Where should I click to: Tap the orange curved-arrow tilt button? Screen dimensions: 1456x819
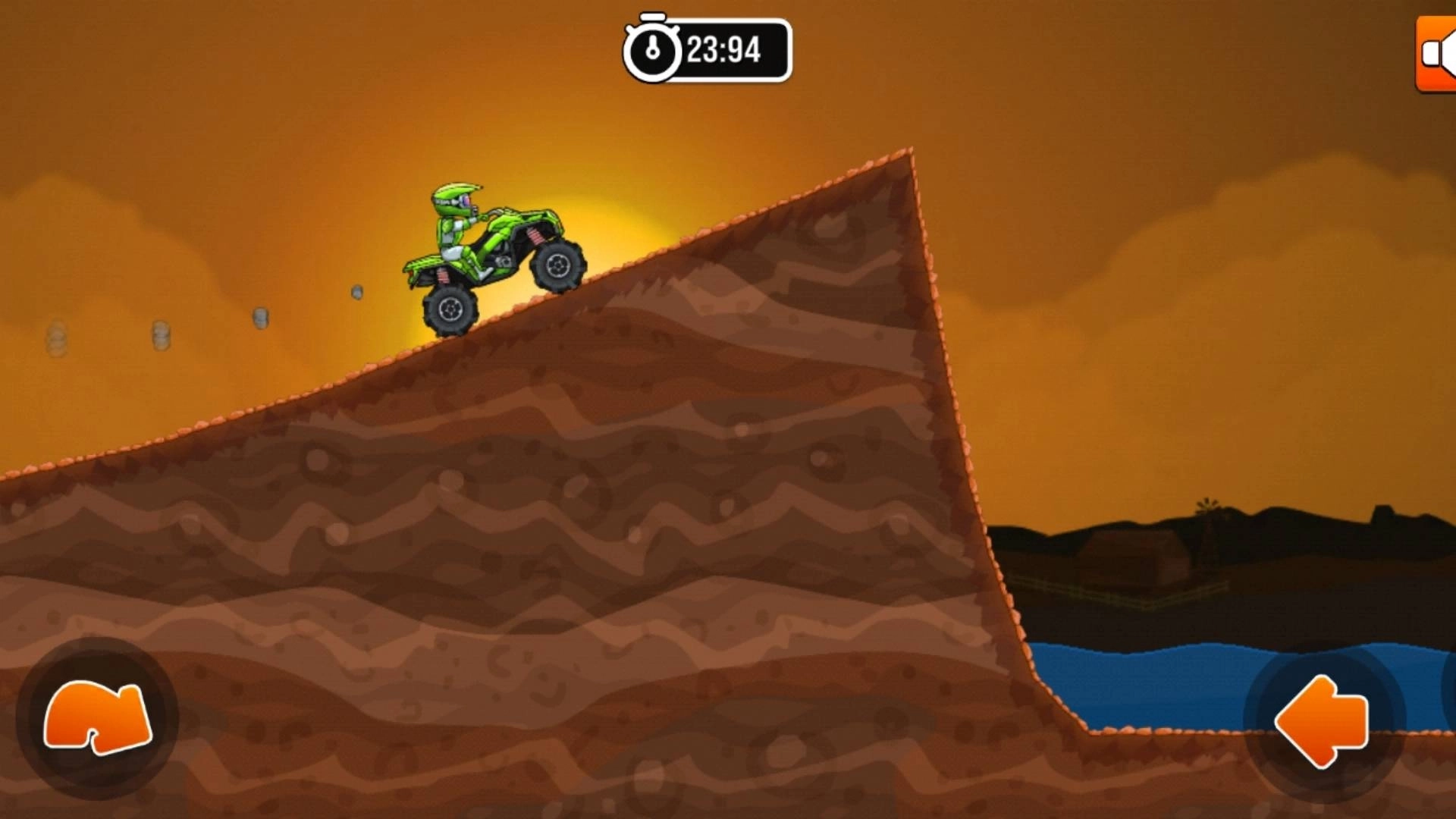pyautogui.click(x=97, y=717)
